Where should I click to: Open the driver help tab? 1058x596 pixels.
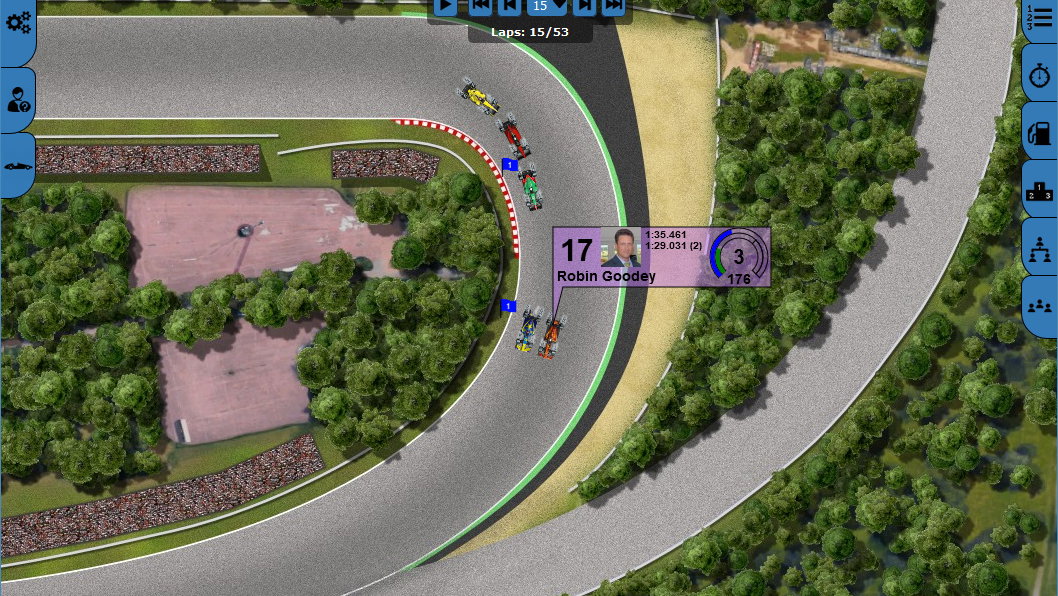(x=18, y=100)
